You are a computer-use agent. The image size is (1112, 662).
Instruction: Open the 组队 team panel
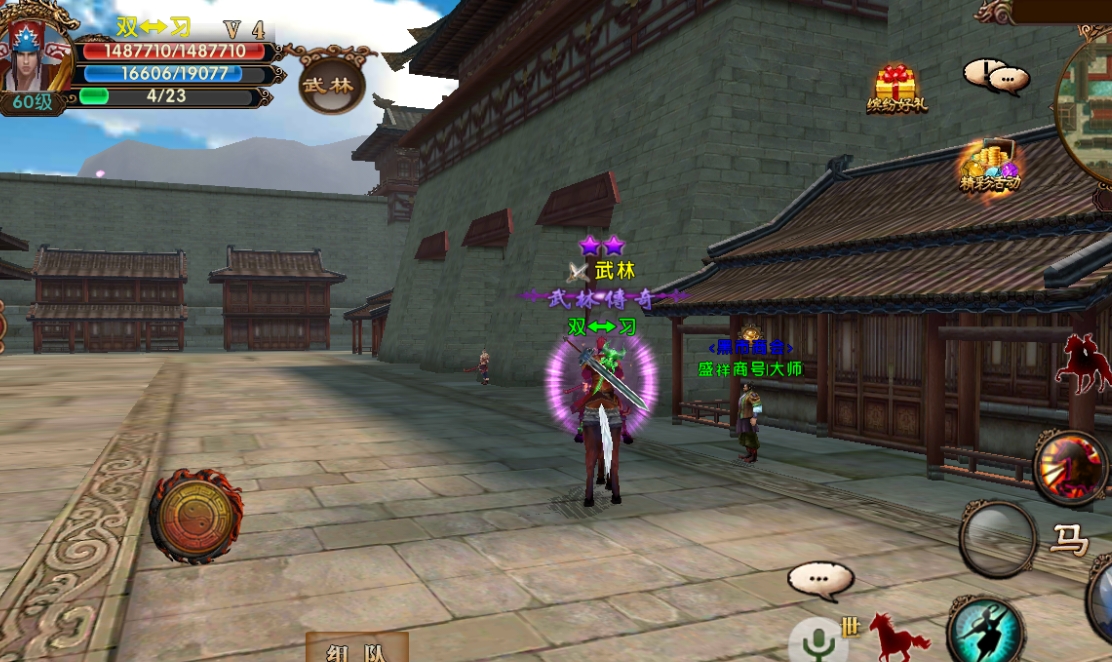click(356, 649)
